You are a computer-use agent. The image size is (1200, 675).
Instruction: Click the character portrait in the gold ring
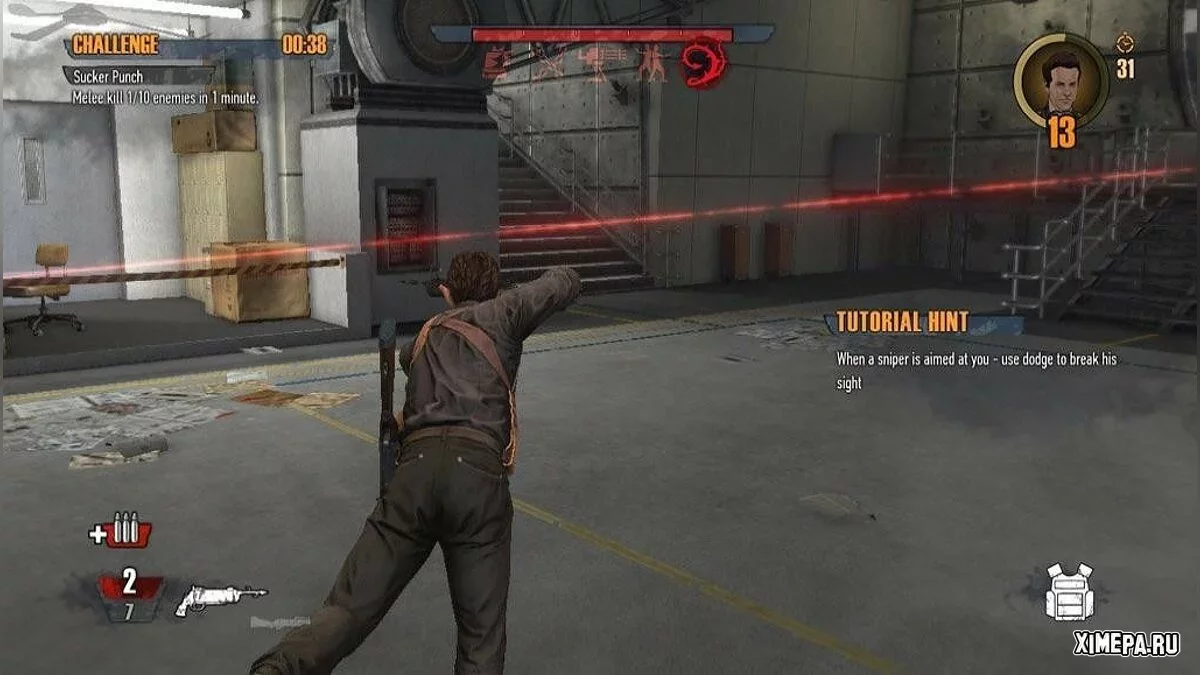point(1061,81)
